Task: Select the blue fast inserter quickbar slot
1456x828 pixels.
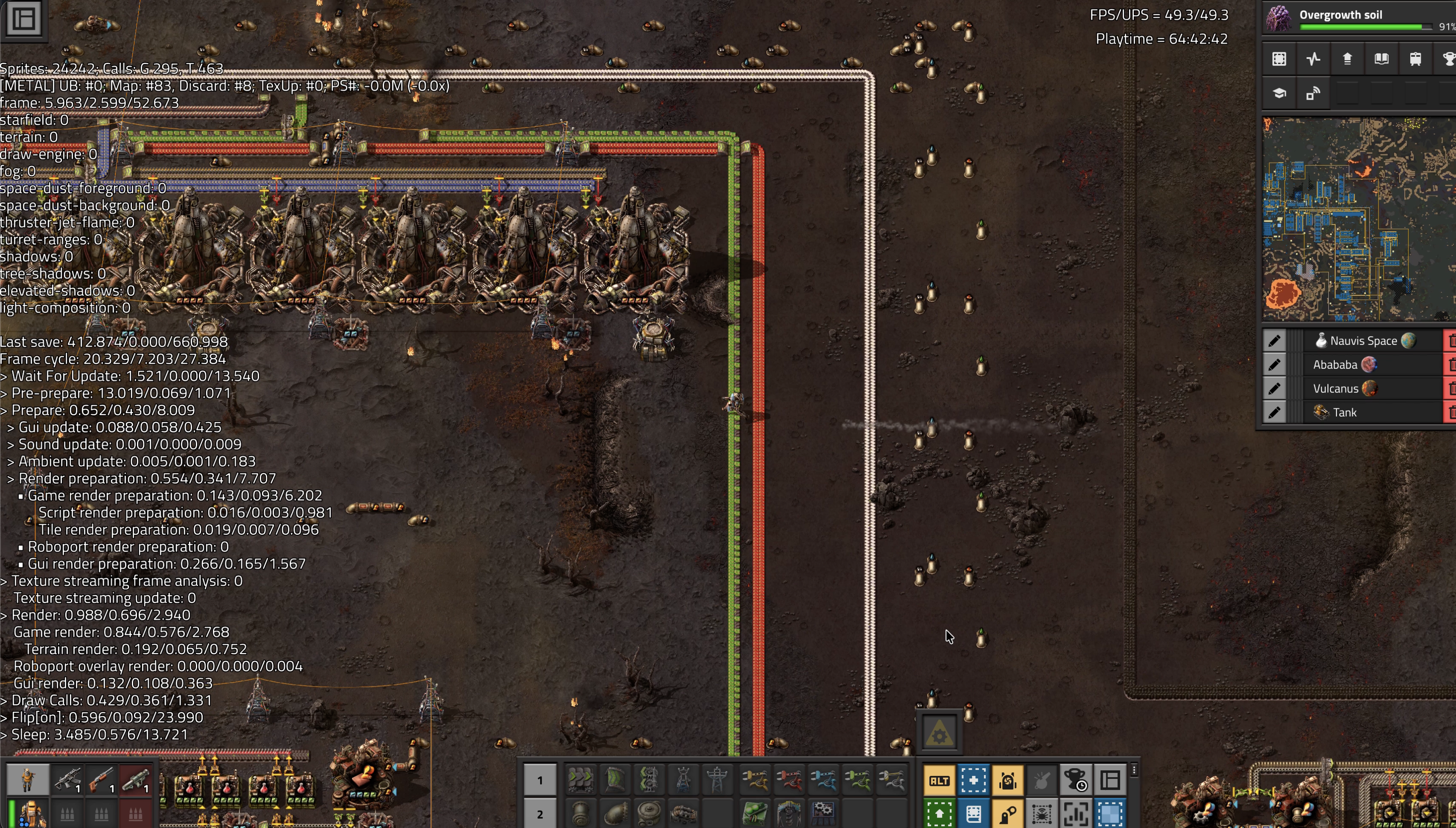Action: pyautogui.click(x=823, y=780)
